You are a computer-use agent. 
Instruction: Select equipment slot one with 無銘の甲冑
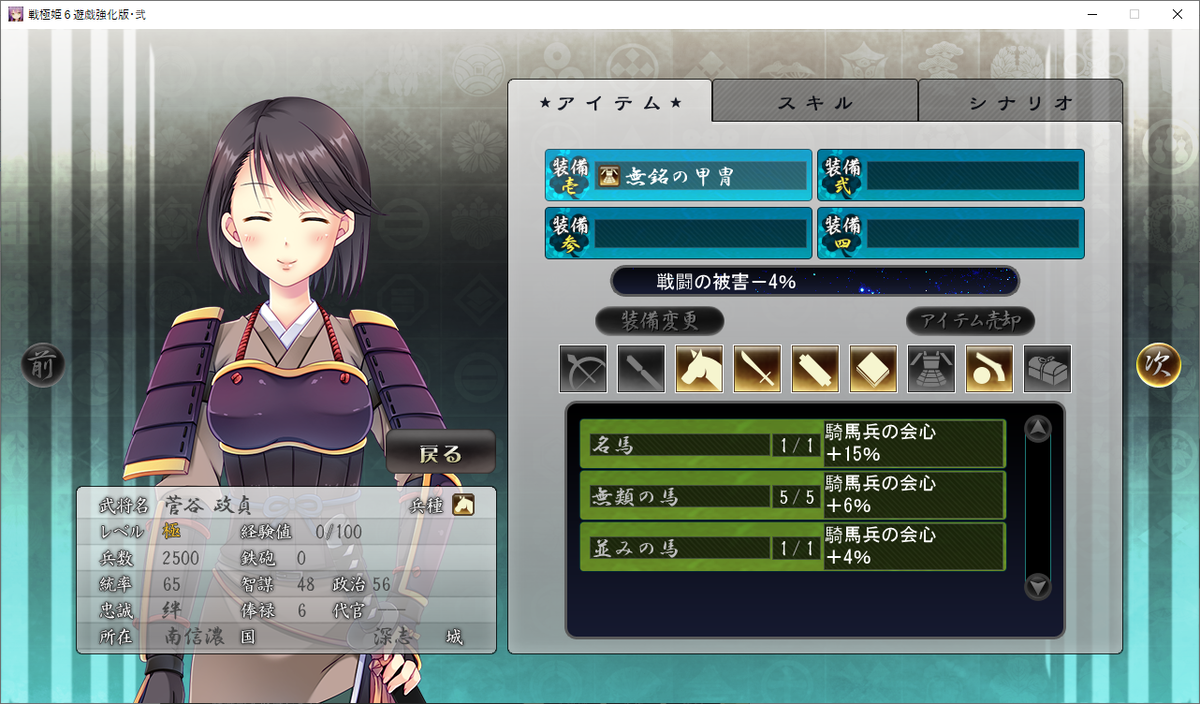click(x=678, y=176)
